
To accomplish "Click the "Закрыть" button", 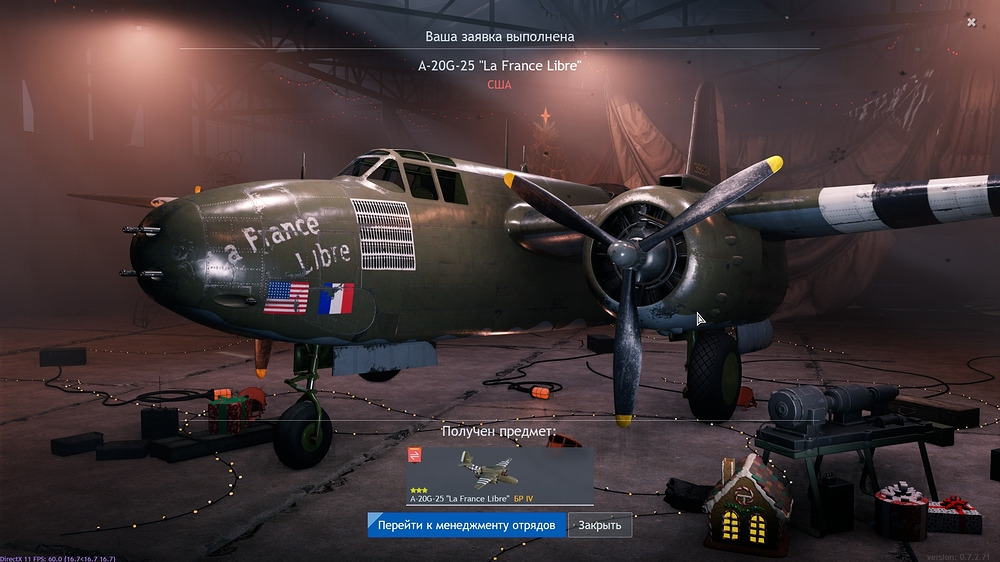I will pos(600,525).
